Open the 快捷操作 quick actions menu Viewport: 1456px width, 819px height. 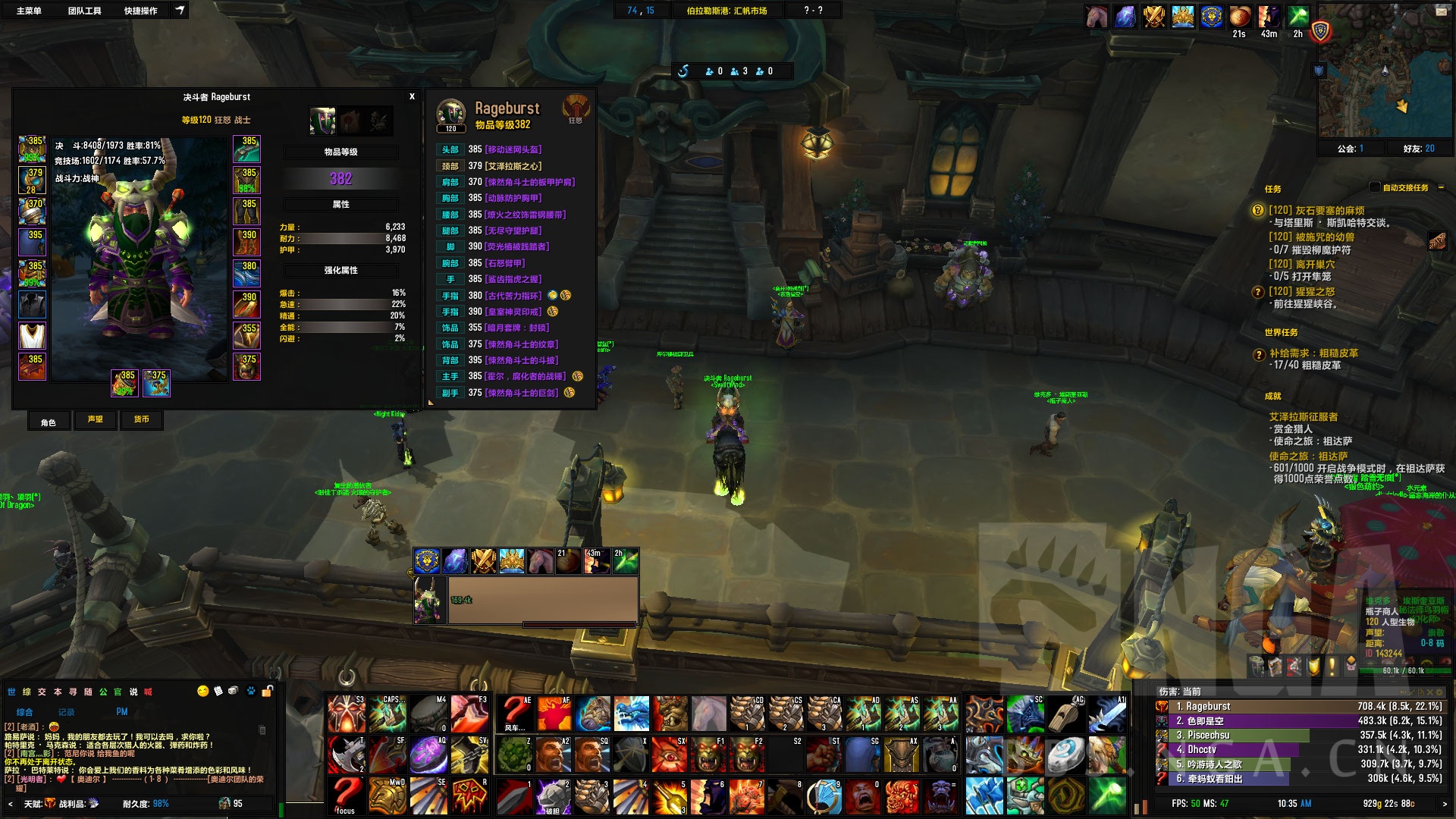click(140, 11)
